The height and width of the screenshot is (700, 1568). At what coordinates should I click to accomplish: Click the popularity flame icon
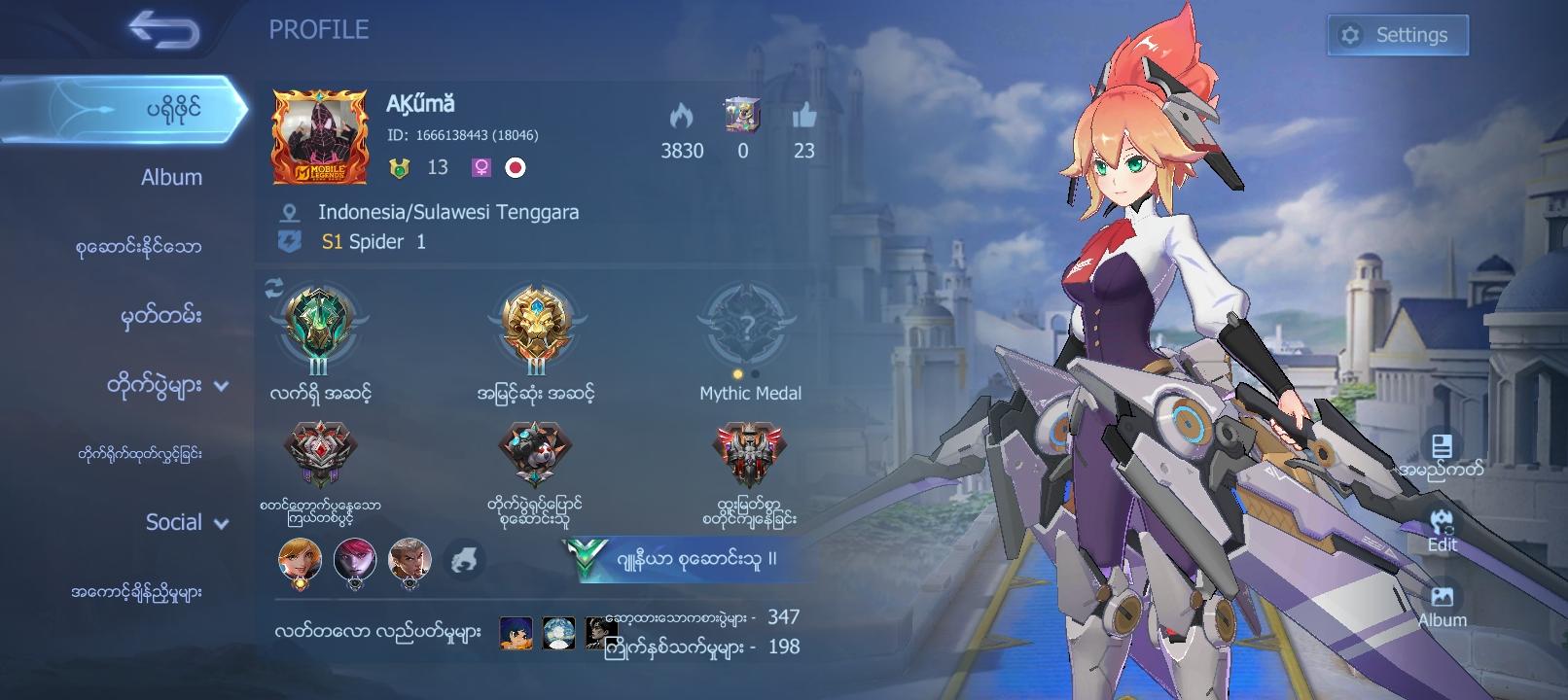tap(682, 119)
